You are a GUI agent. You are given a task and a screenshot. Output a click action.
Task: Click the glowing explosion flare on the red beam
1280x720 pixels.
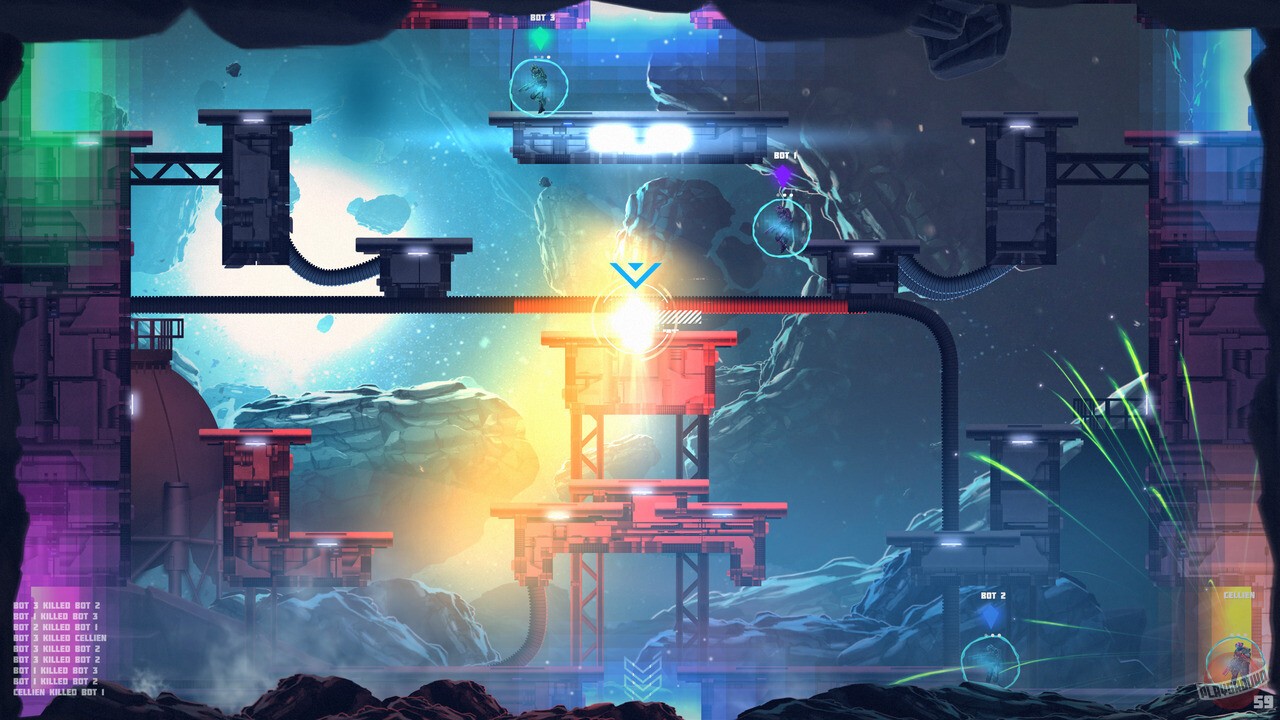[x=630, y=320]
